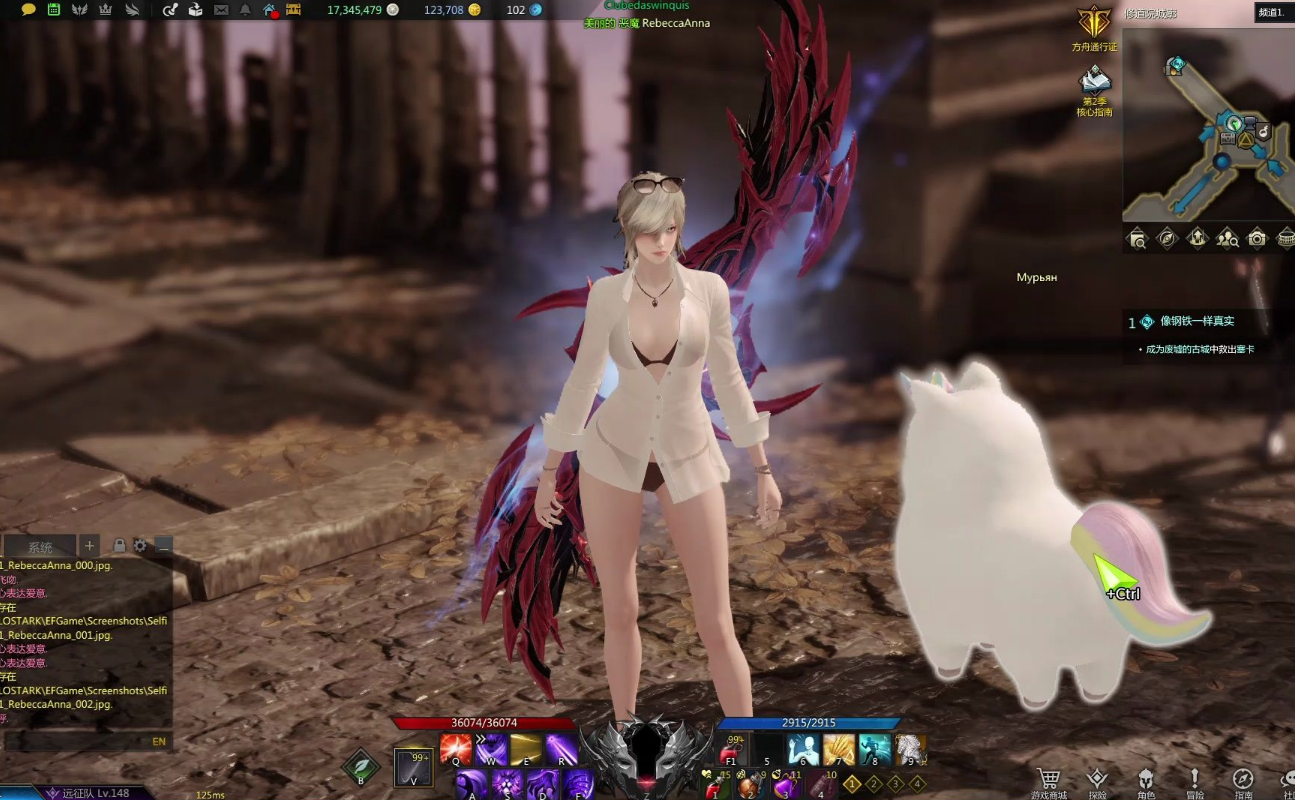Open the green calendar icon
This screenshot has height=800, width=1295.
(53, 10)
